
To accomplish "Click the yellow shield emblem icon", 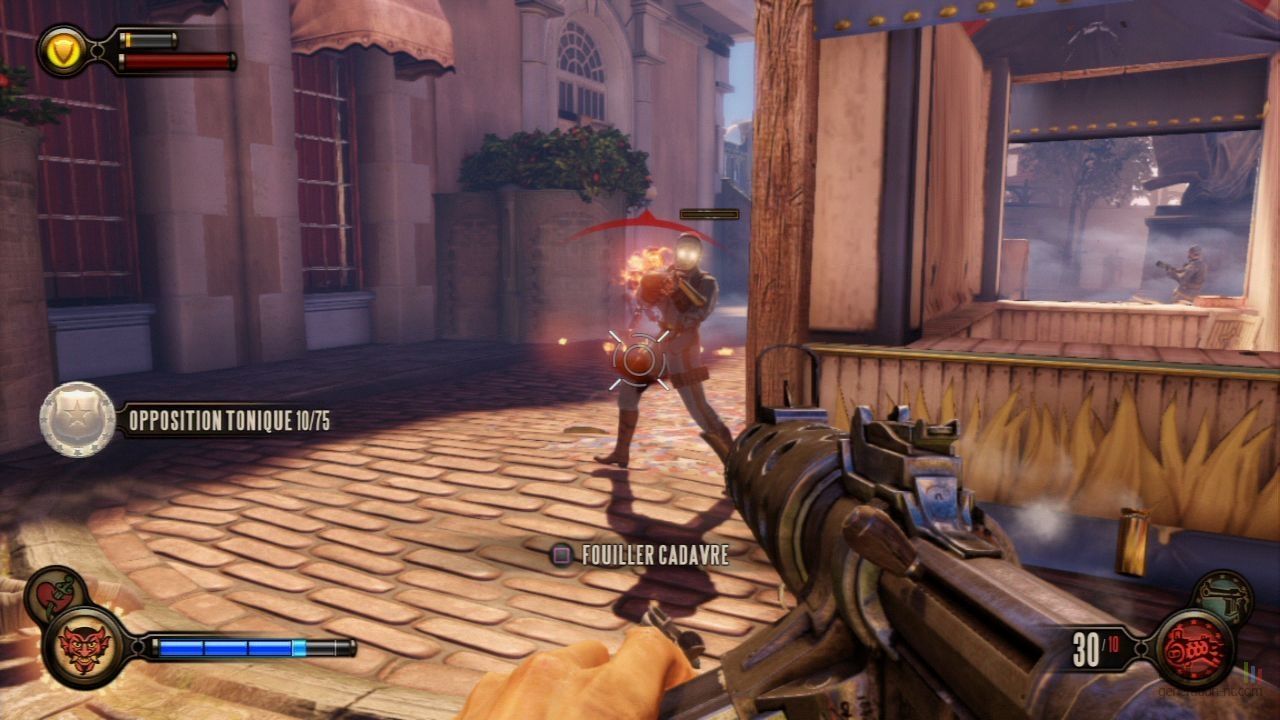I will click(63, 50).
